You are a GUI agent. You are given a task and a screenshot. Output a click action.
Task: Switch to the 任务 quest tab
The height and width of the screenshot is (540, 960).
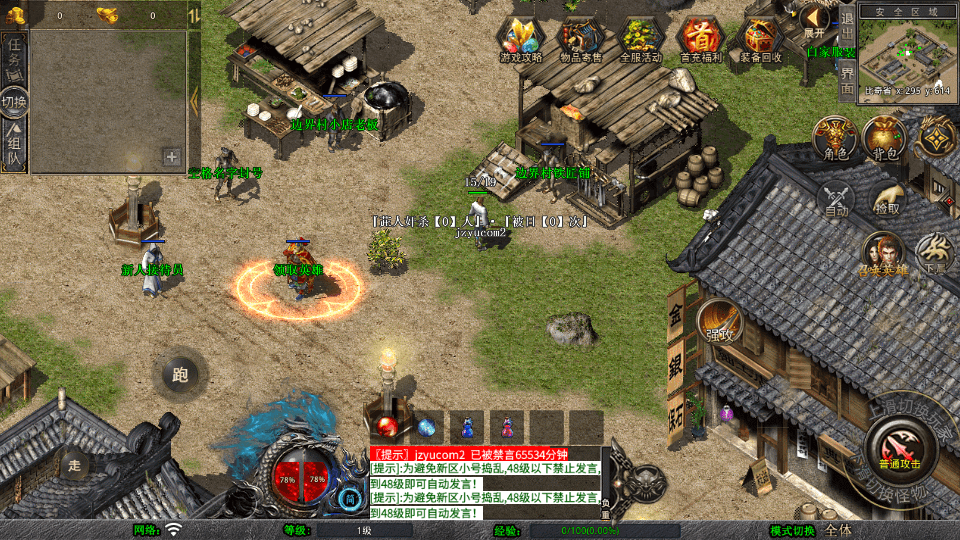[15, 60]
